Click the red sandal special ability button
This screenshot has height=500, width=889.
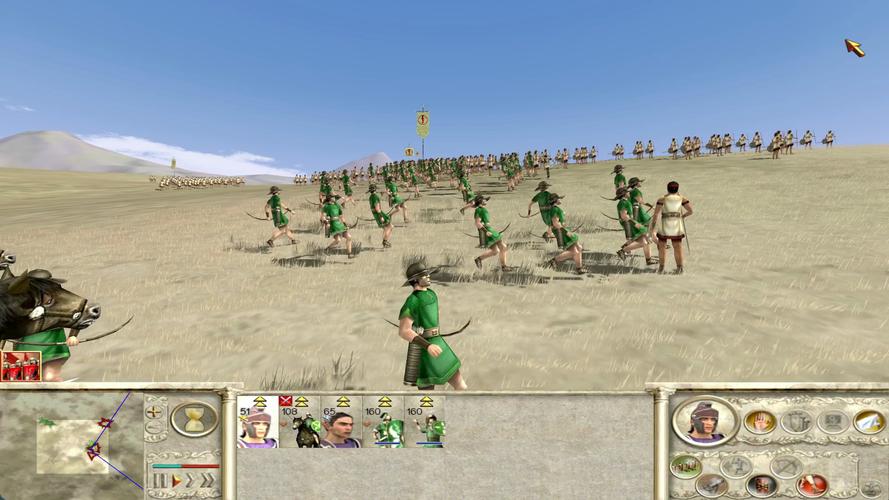tap(811, 486)
